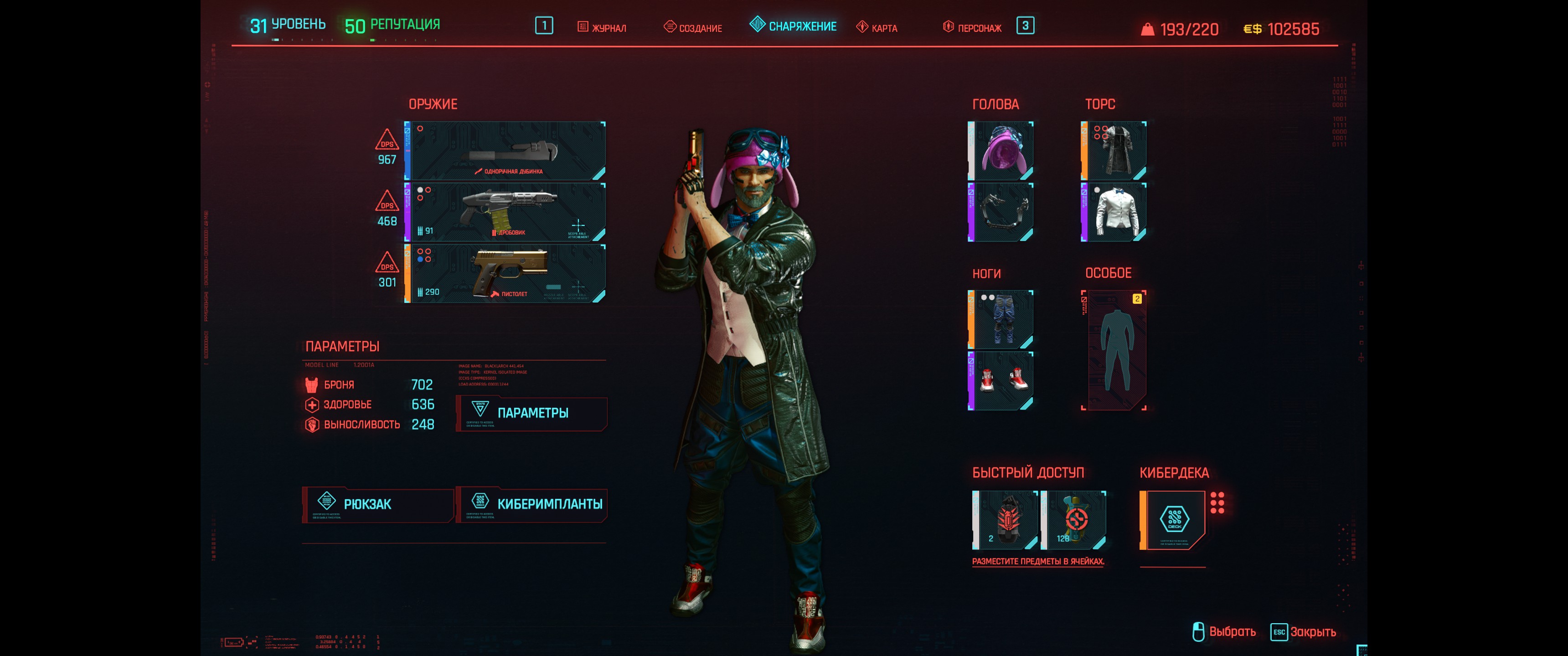Screen dimensions: 1568x656
Task: Open the special outfit slot
Action: tap(1114, 350)
